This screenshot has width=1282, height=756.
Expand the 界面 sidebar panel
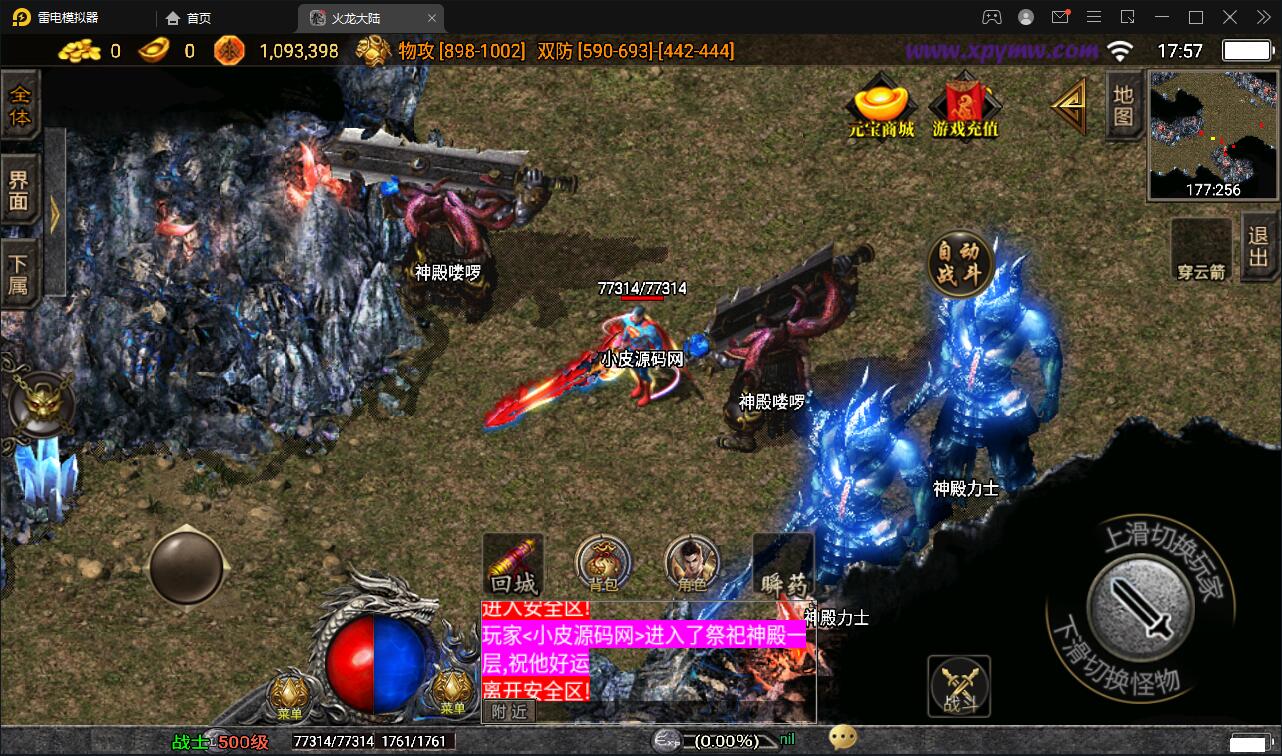click(x=21, y=190)
